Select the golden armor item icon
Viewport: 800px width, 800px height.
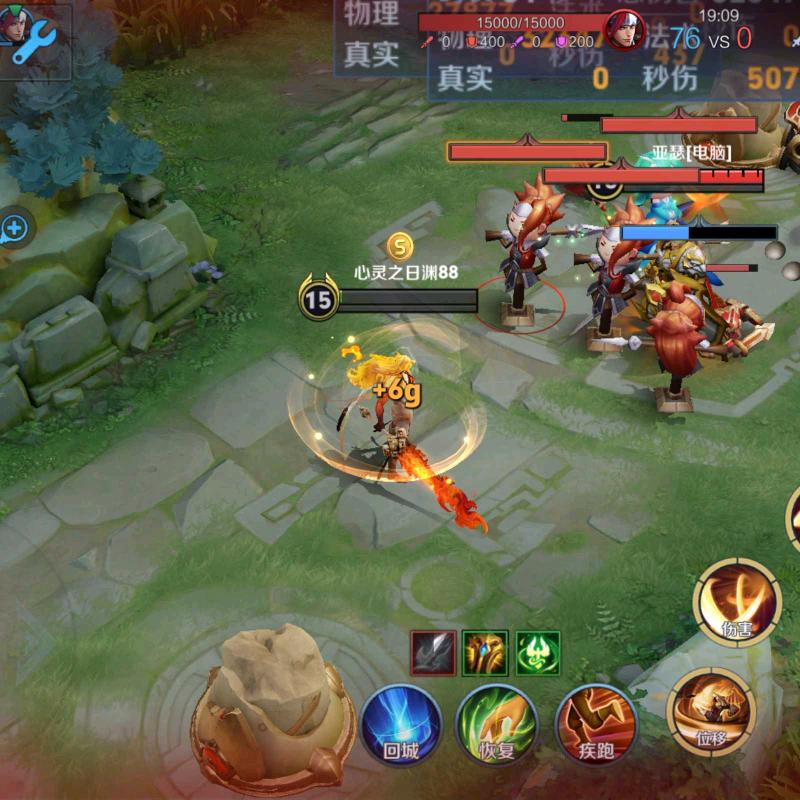485,653
